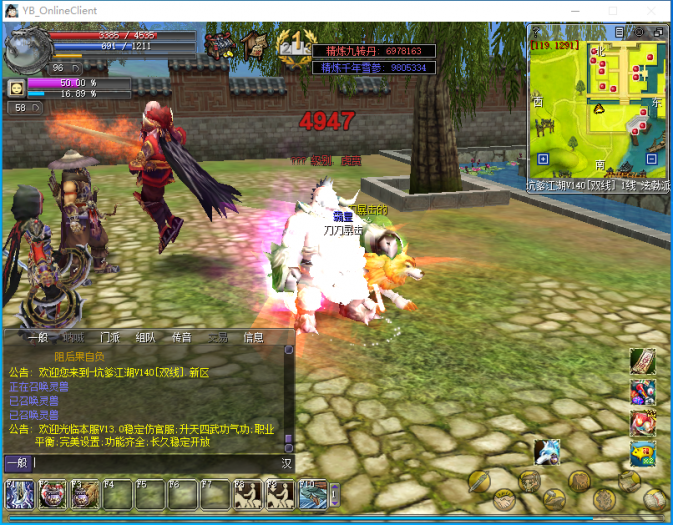This screenshot has width=673, height=525.
Task: Open the sword menu button
Action: (478, 481)
